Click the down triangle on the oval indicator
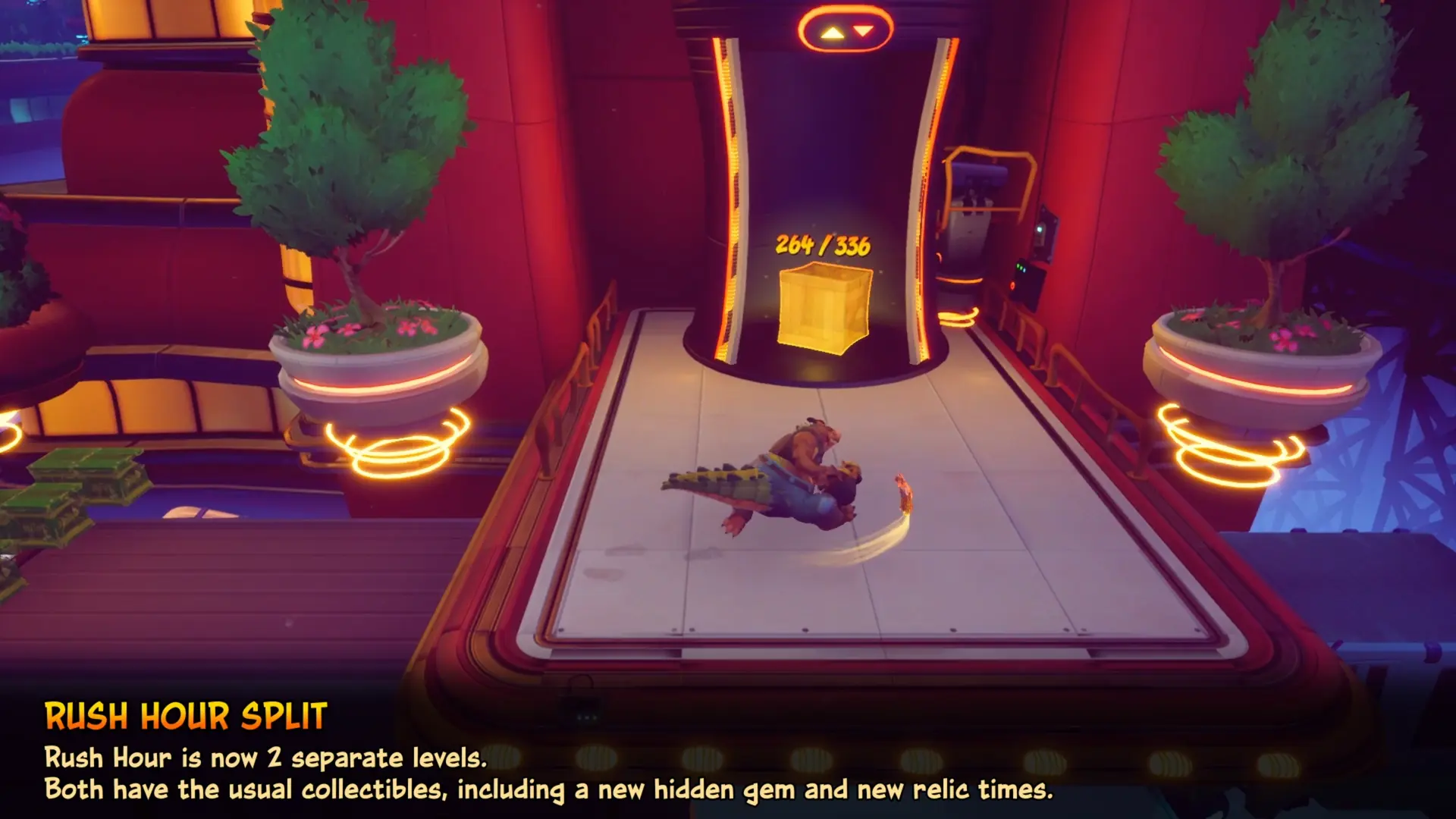This screenshot has height=819, width=1456. 864,30
